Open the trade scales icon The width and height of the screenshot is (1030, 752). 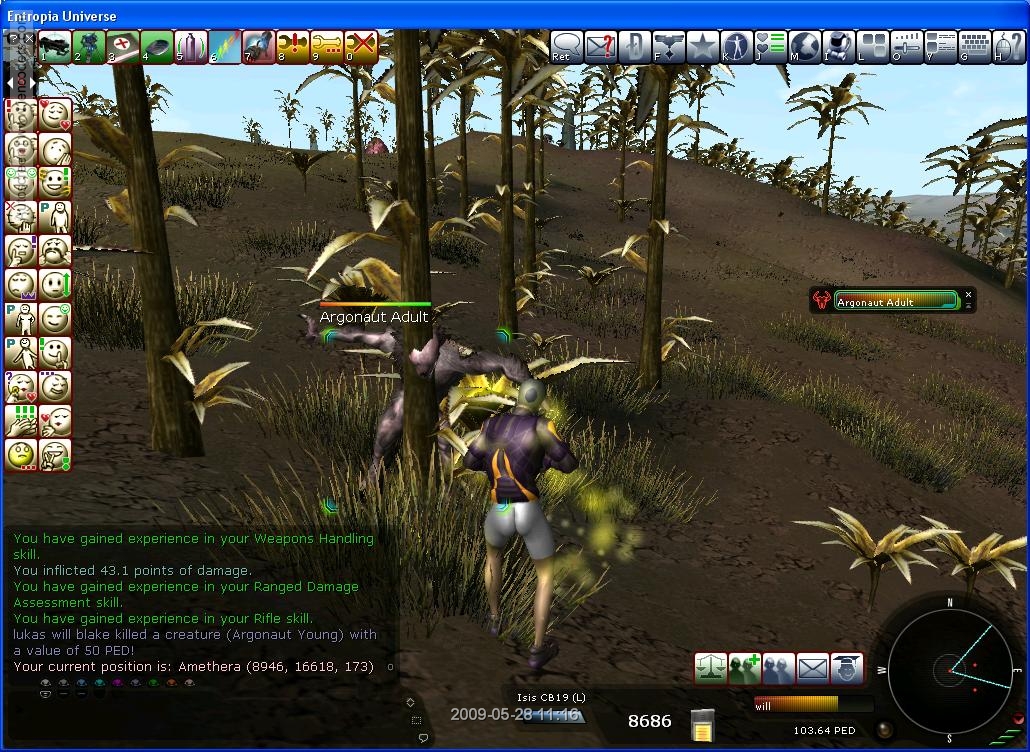click(x=711, y=668)
